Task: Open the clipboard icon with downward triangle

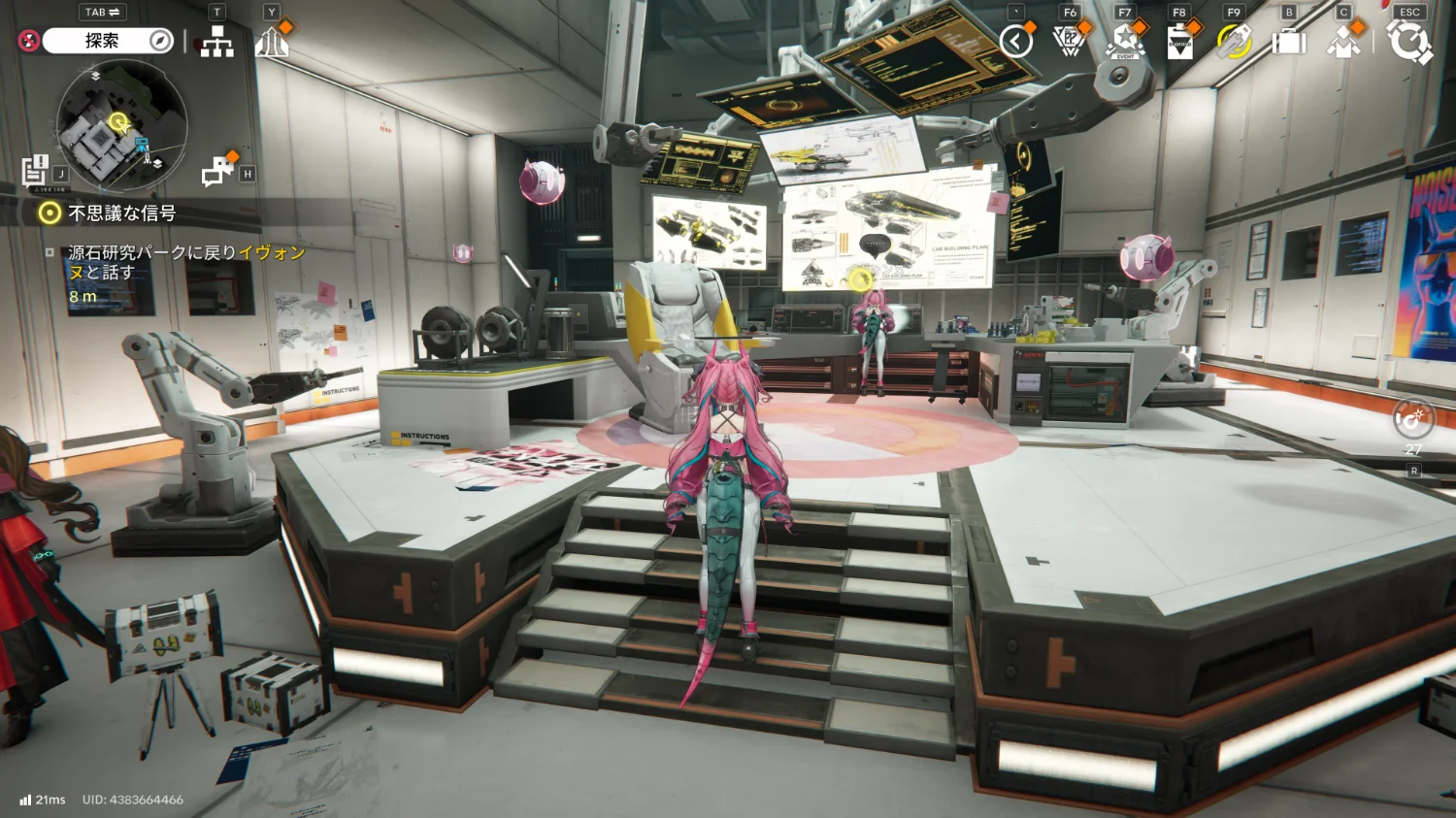Action: click(1179, 43)
